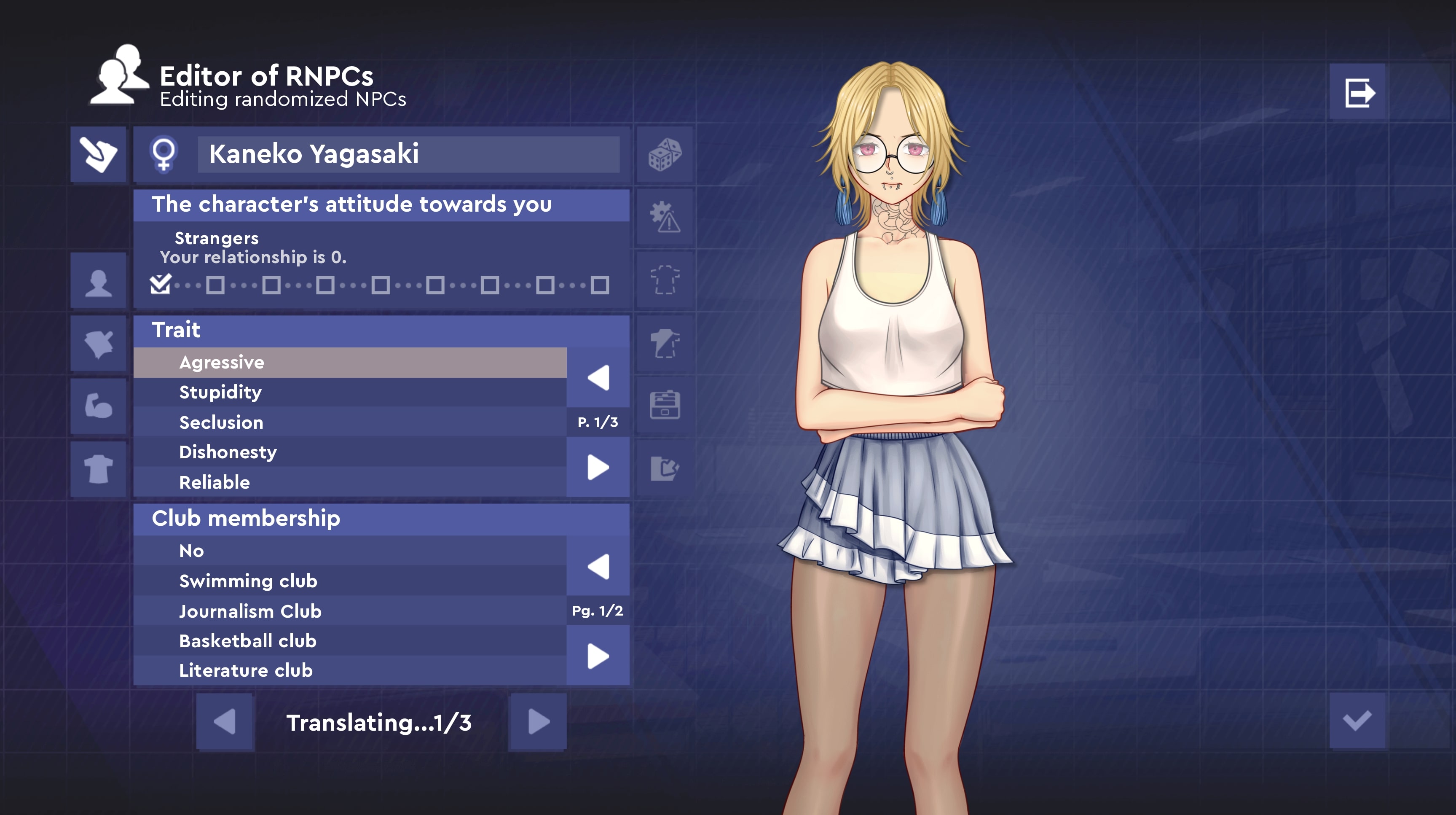Advance to next Translating page
Screen dimensions: 1456x815
pos(538,722)
